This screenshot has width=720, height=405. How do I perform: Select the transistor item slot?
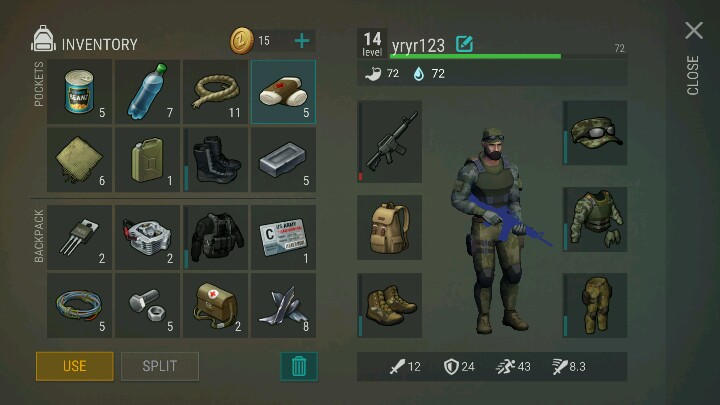[x=80, y=239]
